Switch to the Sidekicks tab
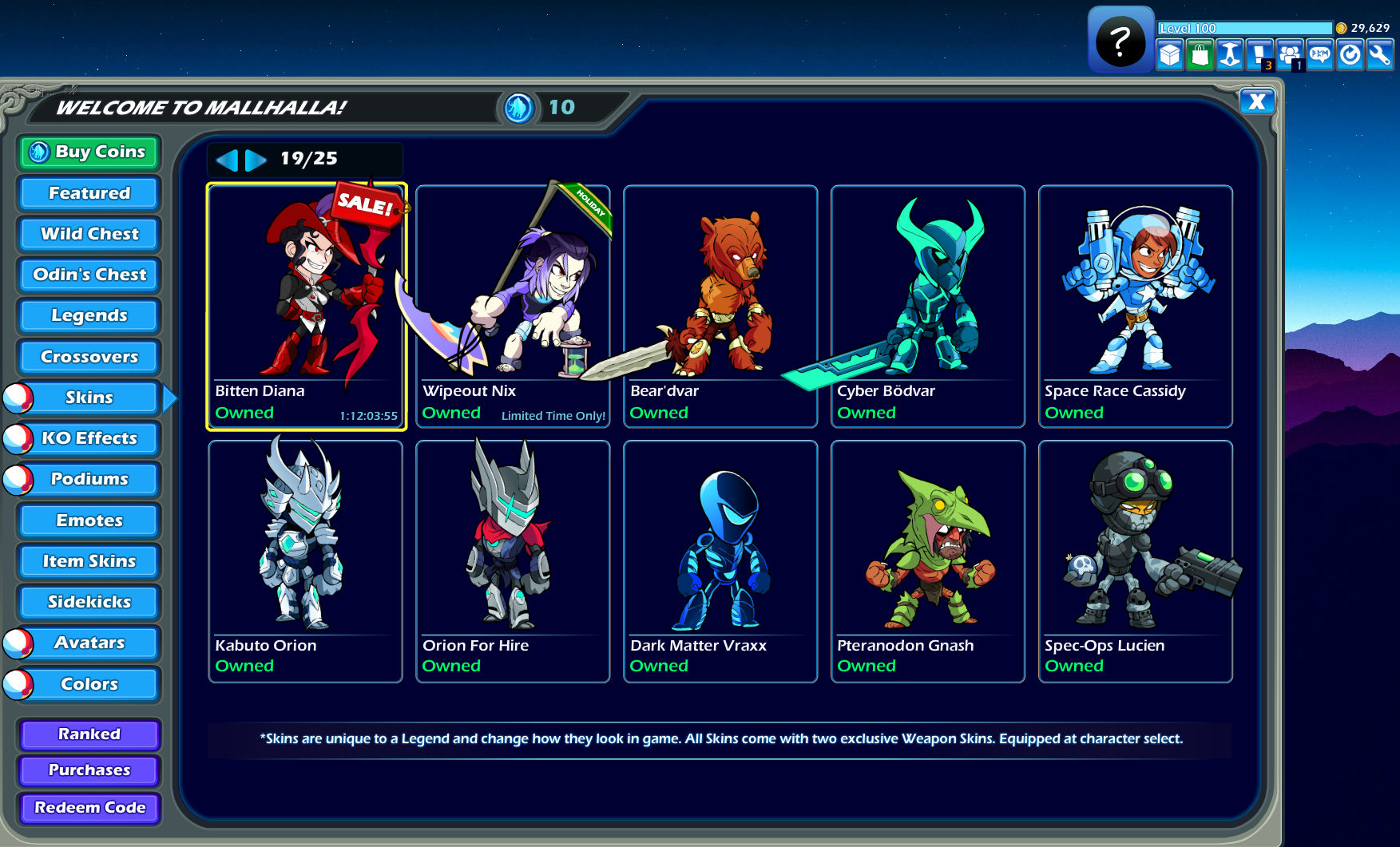This screenshot has height=847, width=1400. click(88, 601)
